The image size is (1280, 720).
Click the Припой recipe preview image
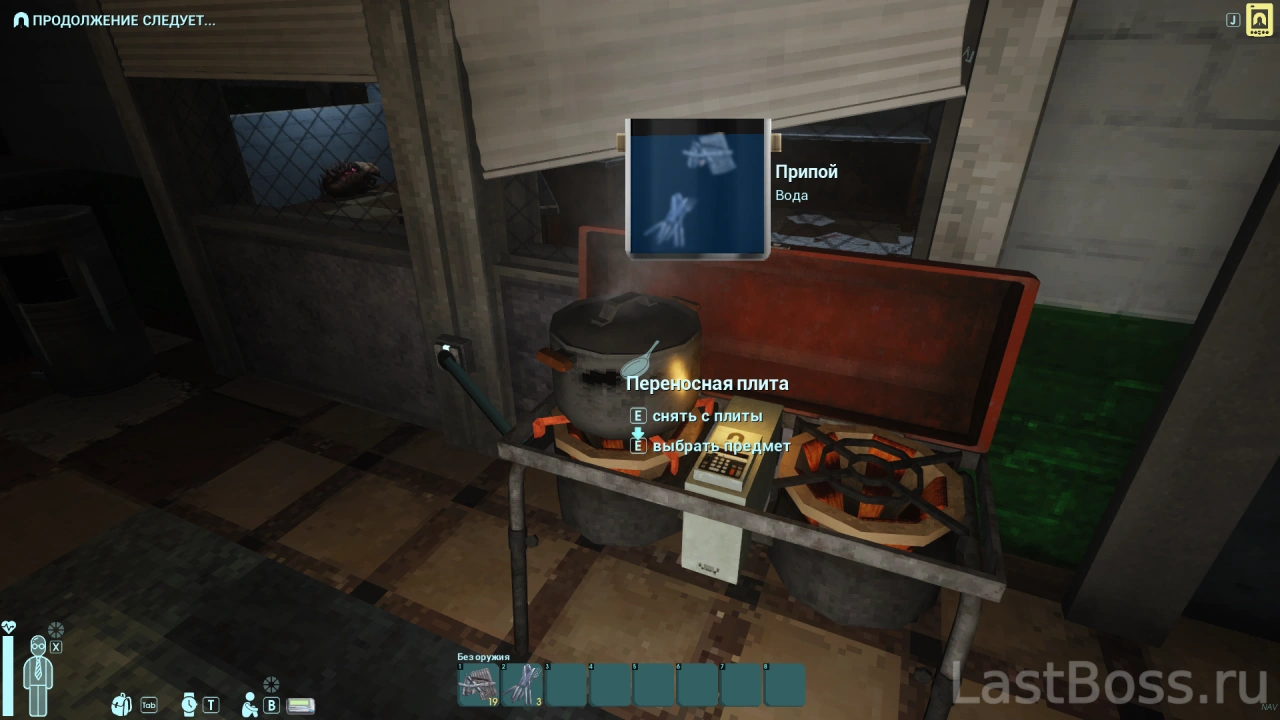click(697, 188)
